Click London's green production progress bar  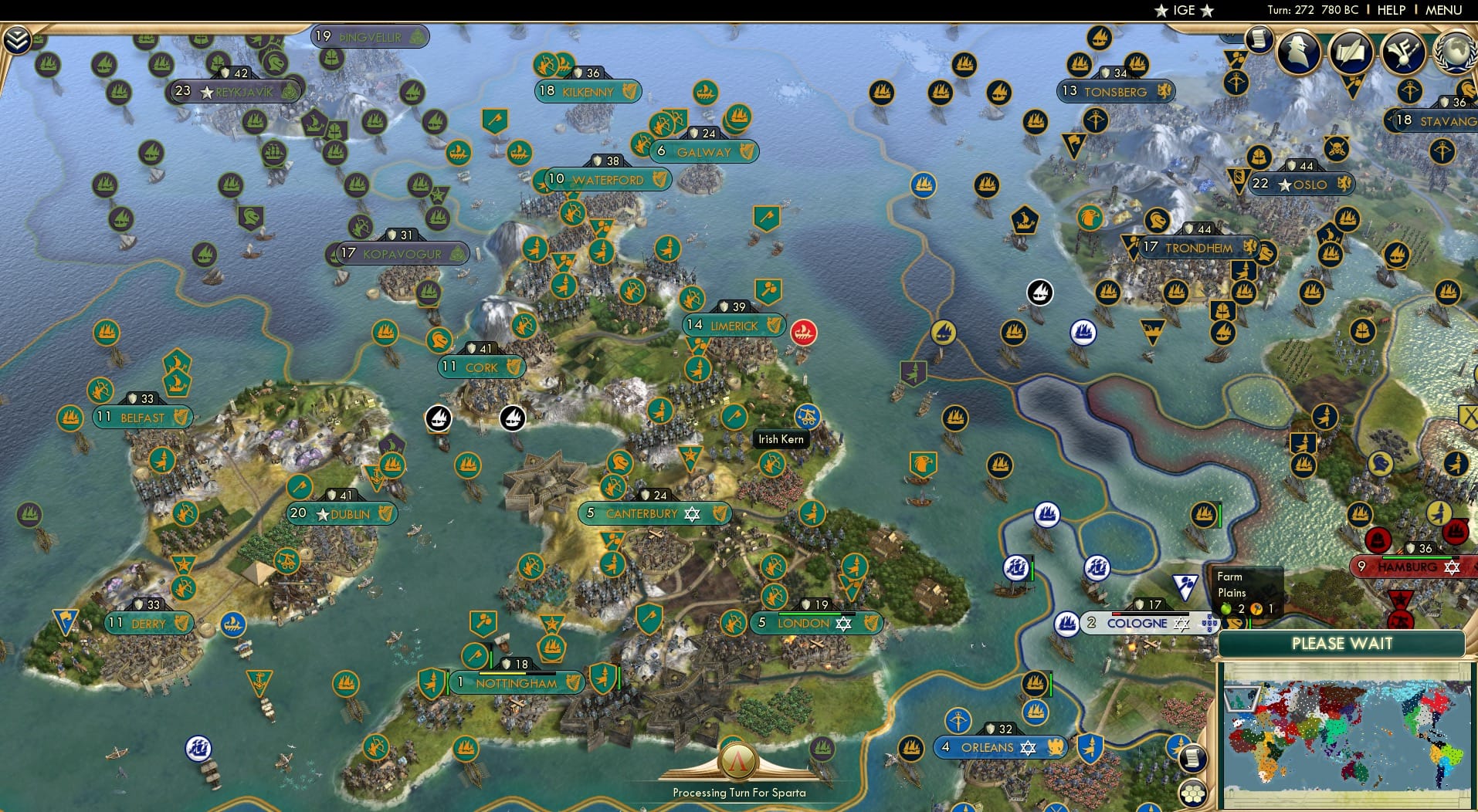[809, 614]
